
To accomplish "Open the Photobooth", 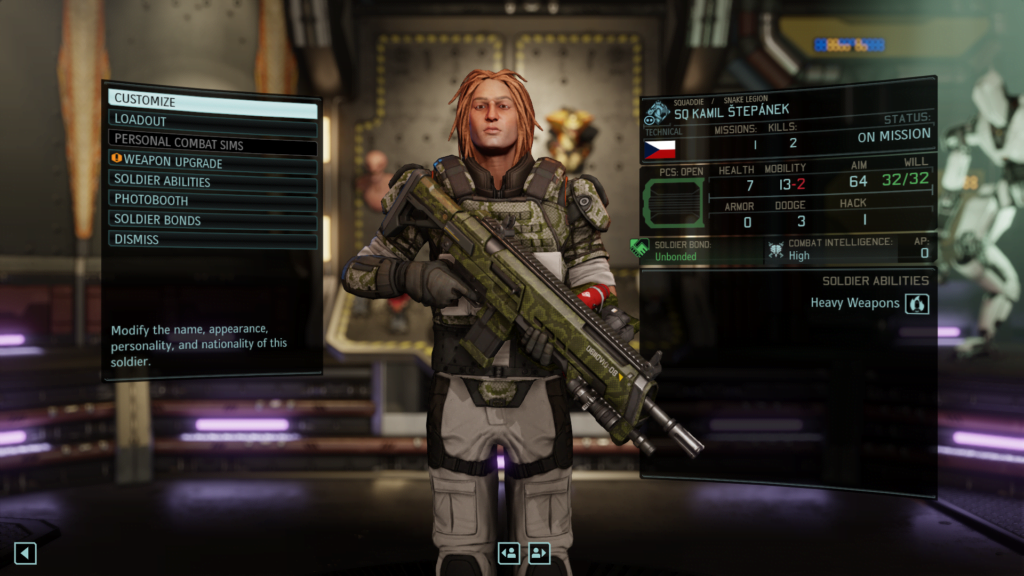I will tap(212, 200).
